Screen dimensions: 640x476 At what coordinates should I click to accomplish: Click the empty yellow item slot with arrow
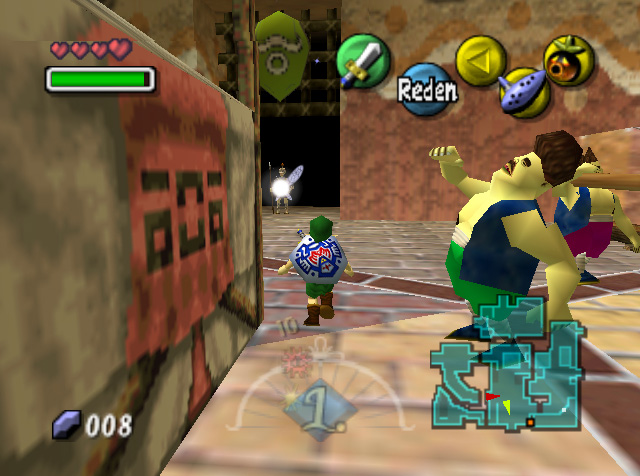(480, 59)
